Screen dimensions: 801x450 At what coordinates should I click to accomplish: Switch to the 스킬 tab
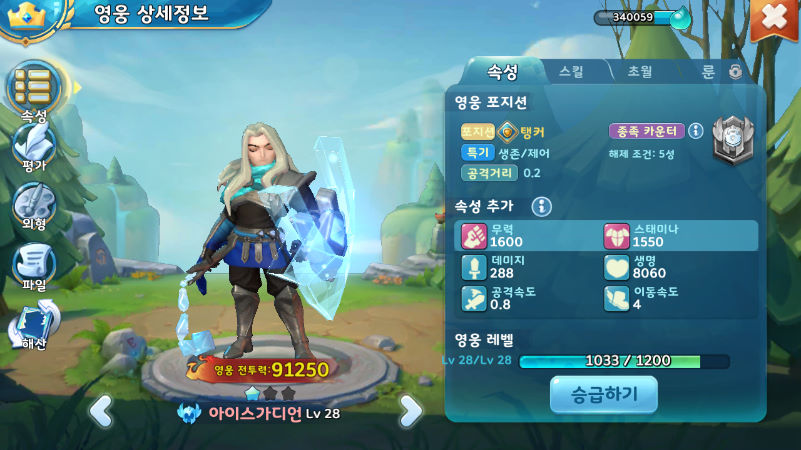click(x=573, y=71)
